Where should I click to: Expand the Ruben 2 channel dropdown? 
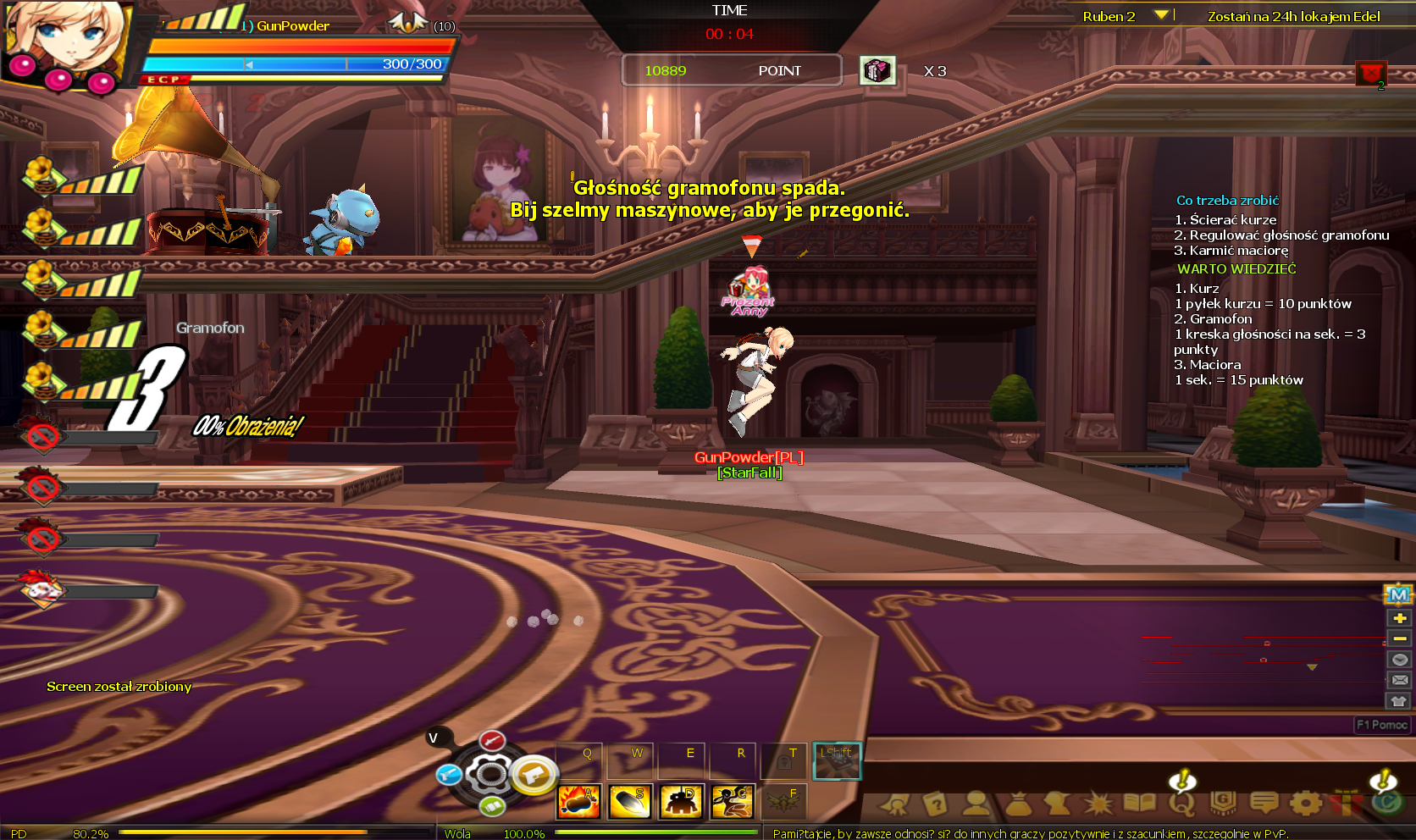point(1161,15)
